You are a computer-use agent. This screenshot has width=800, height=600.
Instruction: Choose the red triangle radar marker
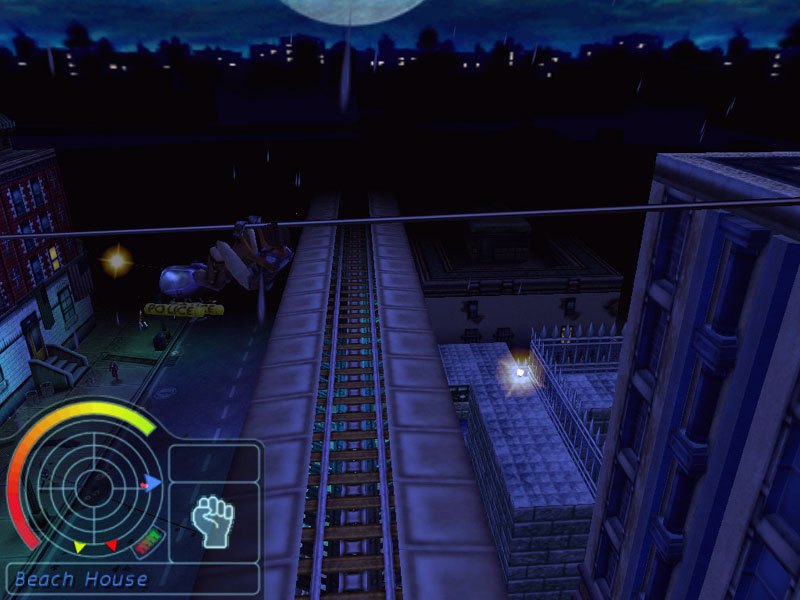point(112,545)
